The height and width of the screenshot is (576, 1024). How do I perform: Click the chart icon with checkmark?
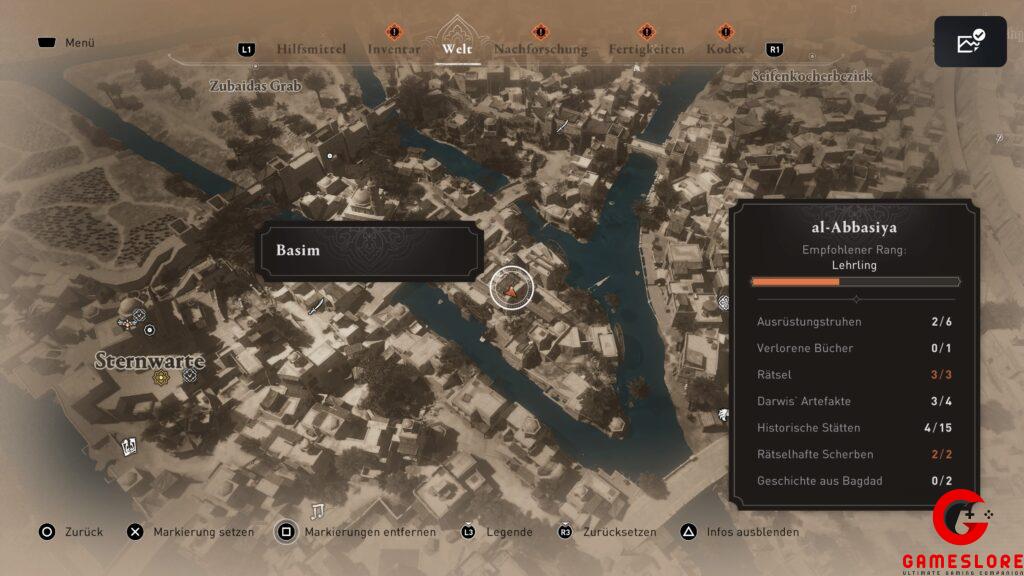(x=970, y=42)
